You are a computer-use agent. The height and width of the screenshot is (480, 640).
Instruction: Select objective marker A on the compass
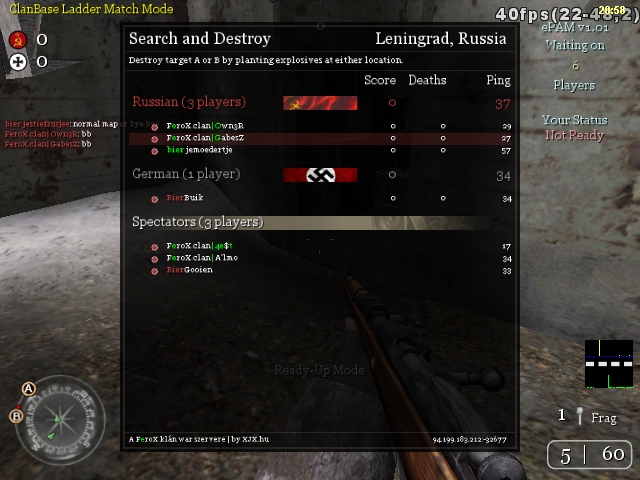click(x=29, y=388)
